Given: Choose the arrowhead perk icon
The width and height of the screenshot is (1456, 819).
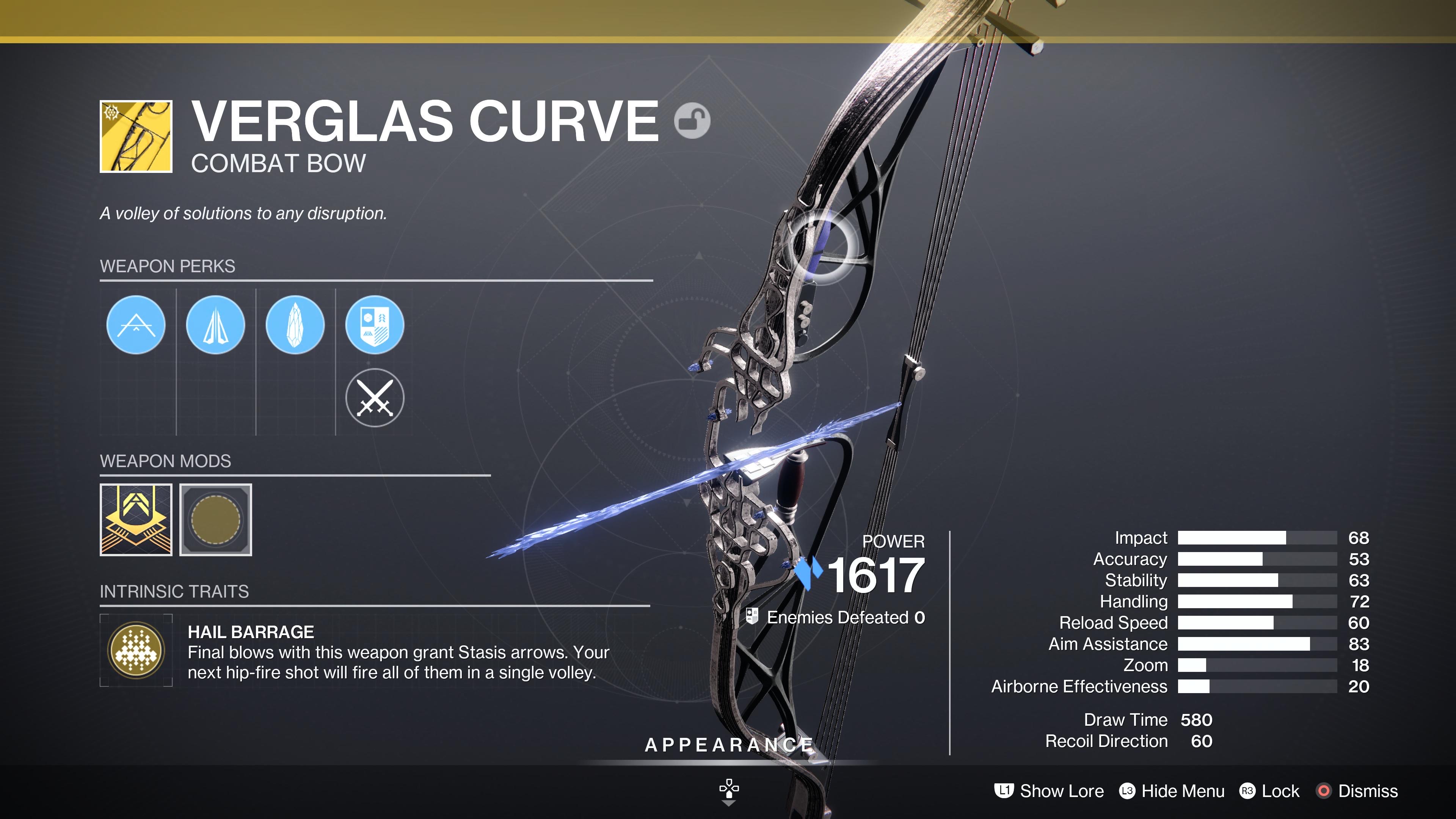Looking at the screenshot, I should tap(215, 325).
